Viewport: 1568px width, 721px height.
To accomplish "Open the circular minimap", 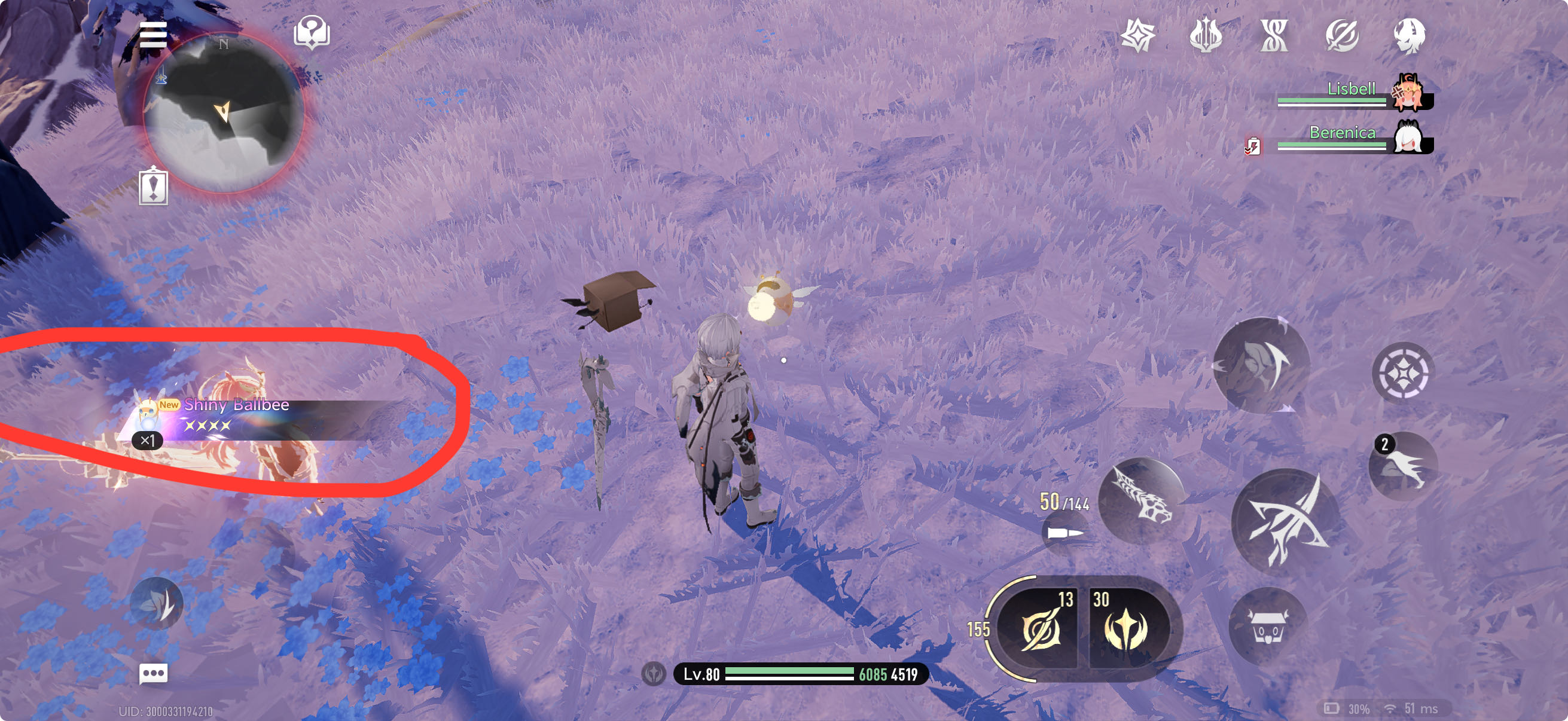I will (x=224, y=112).
